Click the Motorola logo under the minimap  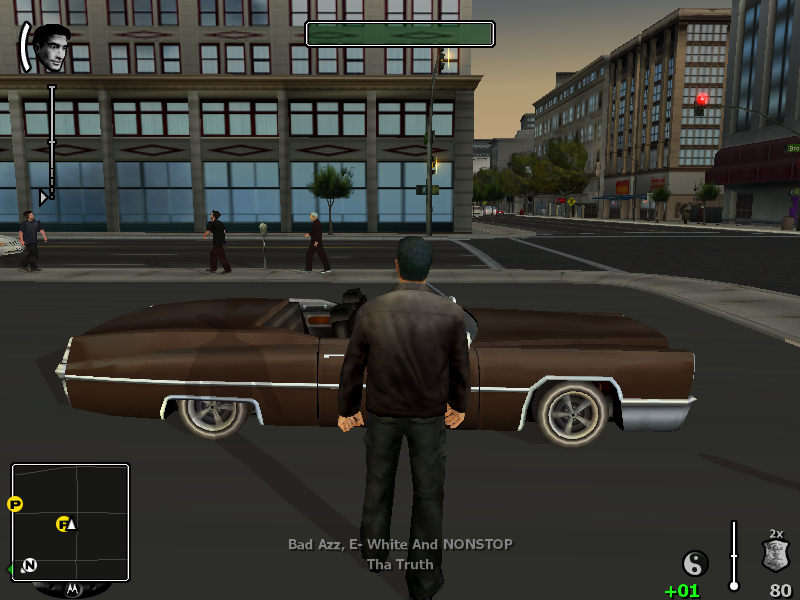pyautogui.click(x=72, y=589)
